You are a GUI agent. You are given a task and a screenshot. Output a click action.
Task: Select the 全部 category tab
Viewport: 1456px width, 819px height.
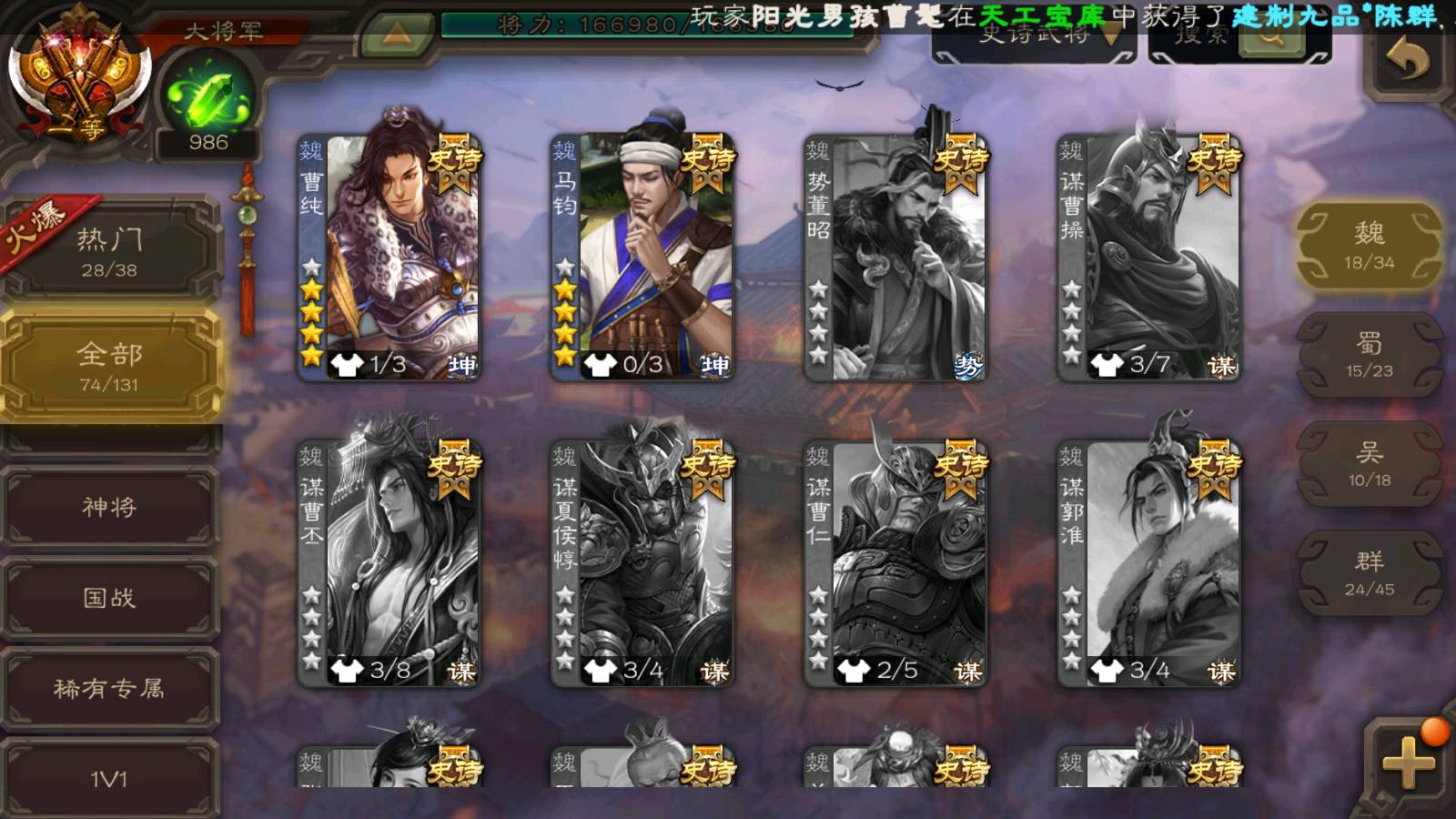coord(109,366)
